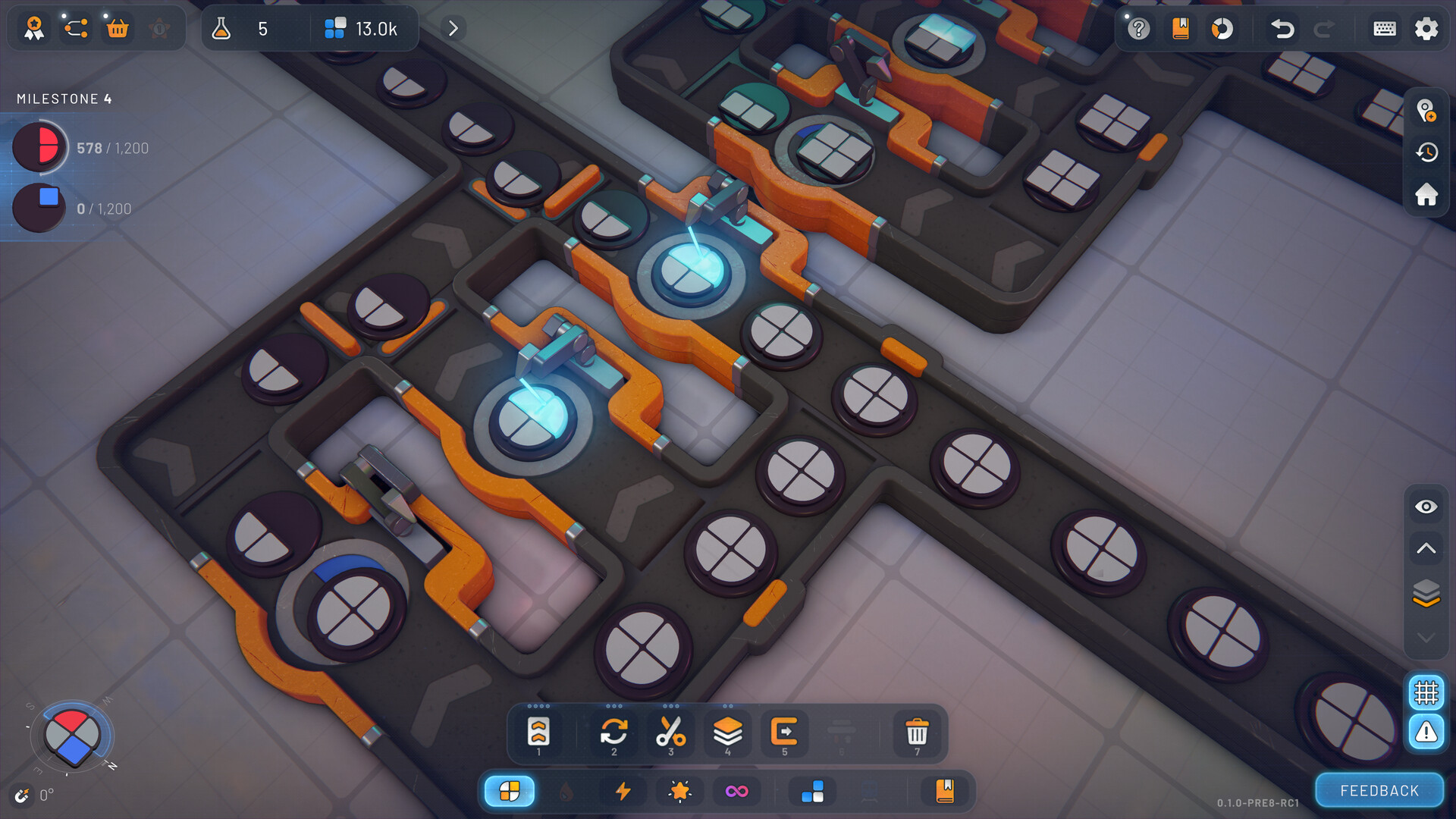Open the keyboard shortcuts icon
The height and width of the screenshot is (819, 1456).
point(1384,29)
